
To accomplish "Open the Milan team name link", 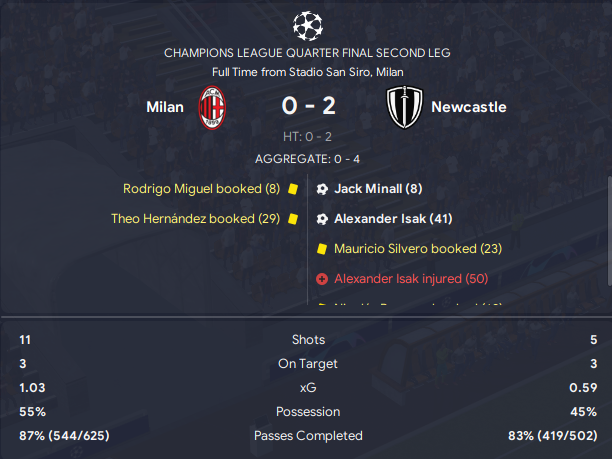I will [x=165, y=107].
